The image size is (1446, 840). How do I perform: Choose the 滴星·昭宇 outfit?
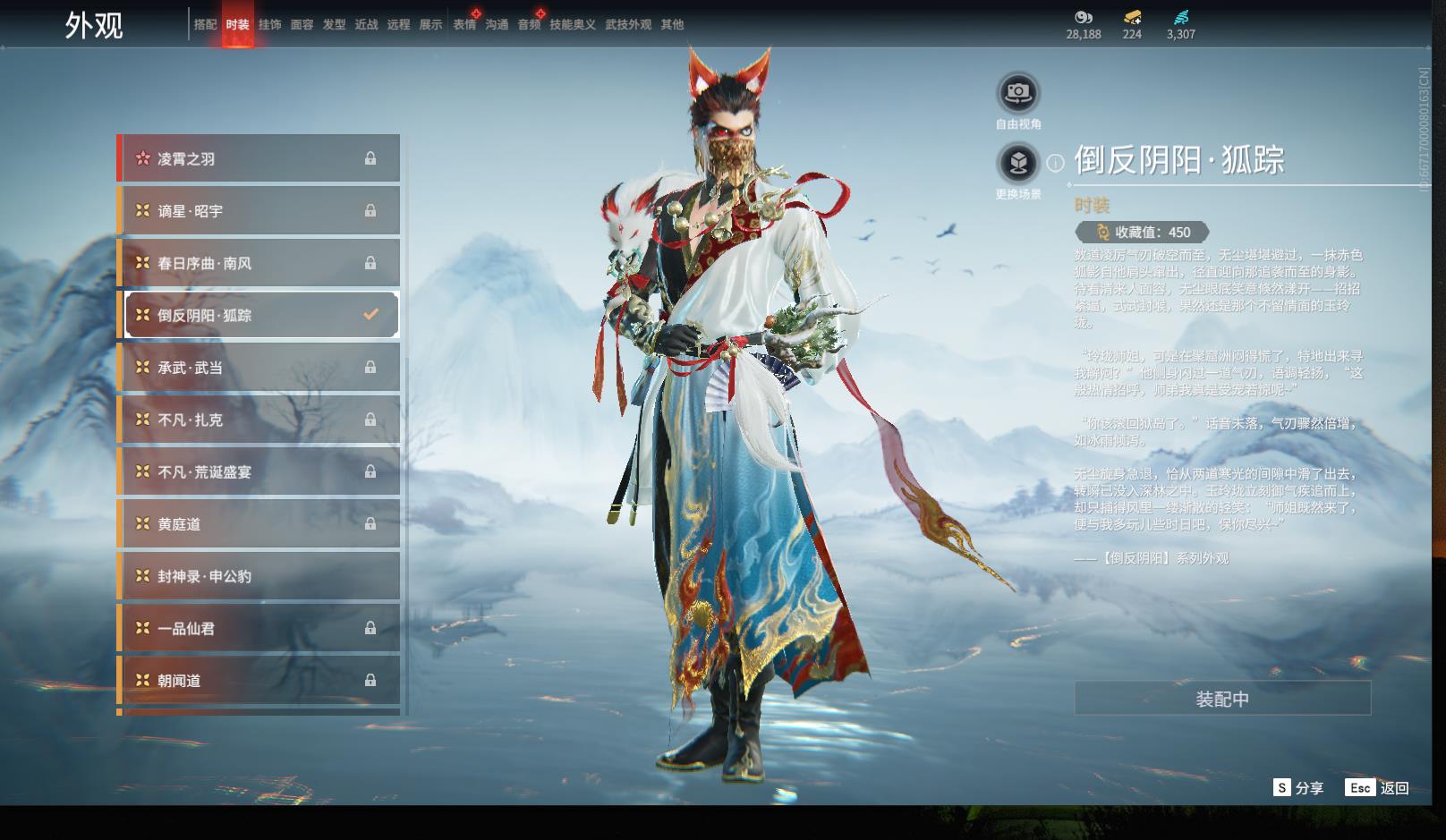pos(259,211)
